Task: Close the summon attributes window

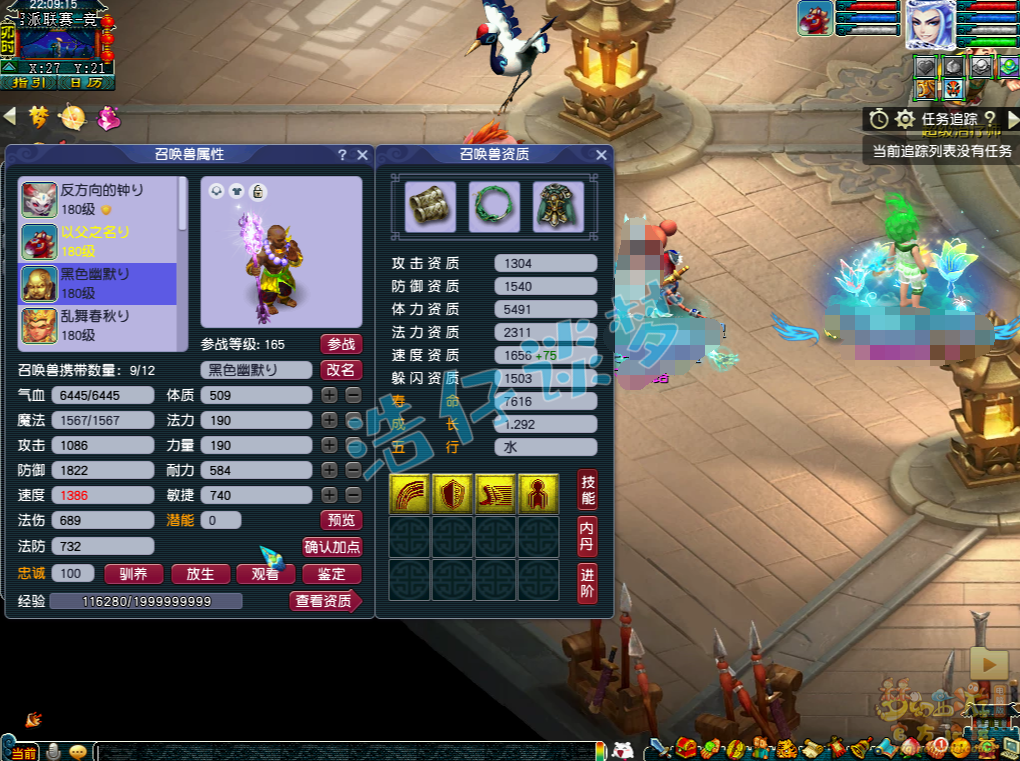Action: [x=361, y=155]
